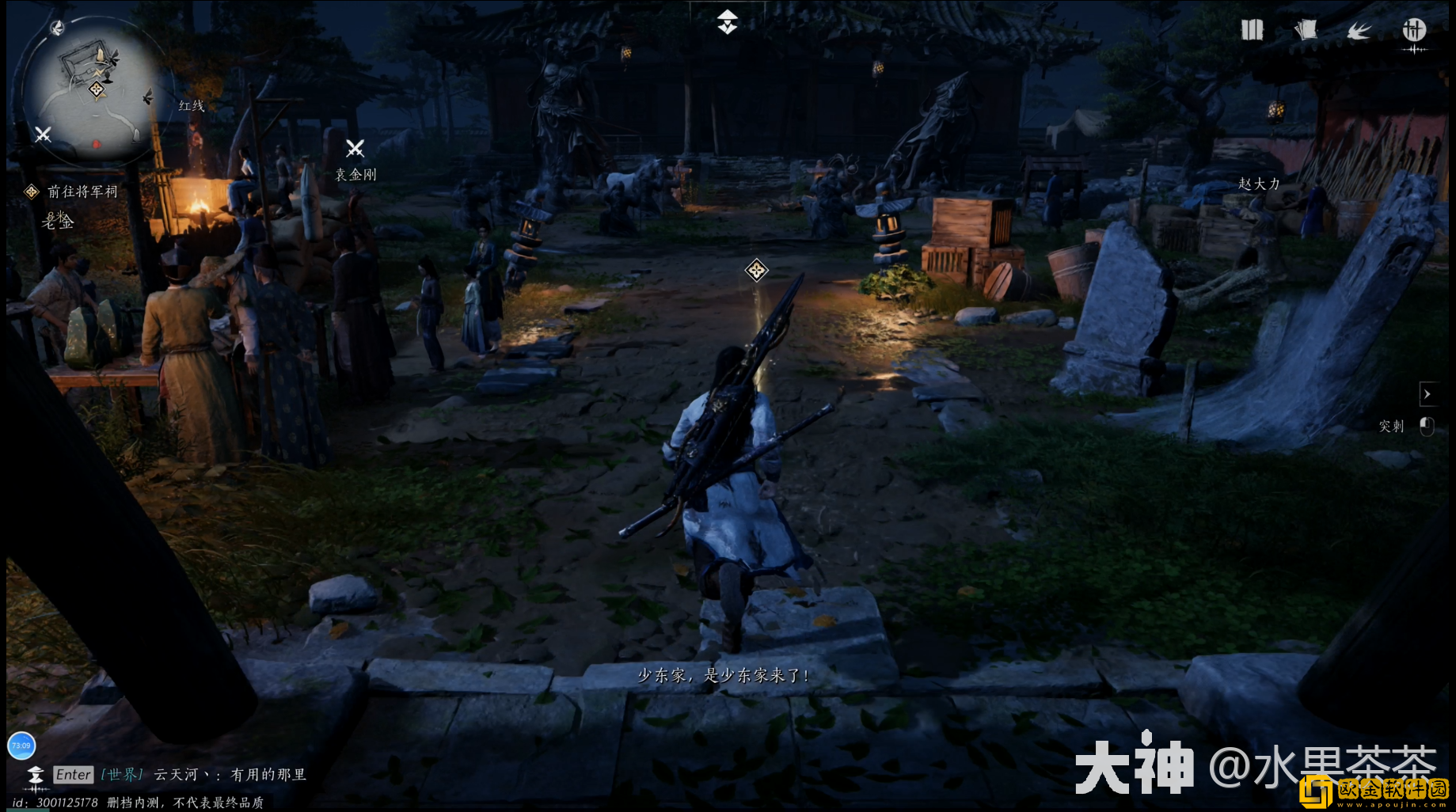Click the straw-hat figure icon beside chat
The width and height of the screenshot is (1456, 812).
(36, 776)
